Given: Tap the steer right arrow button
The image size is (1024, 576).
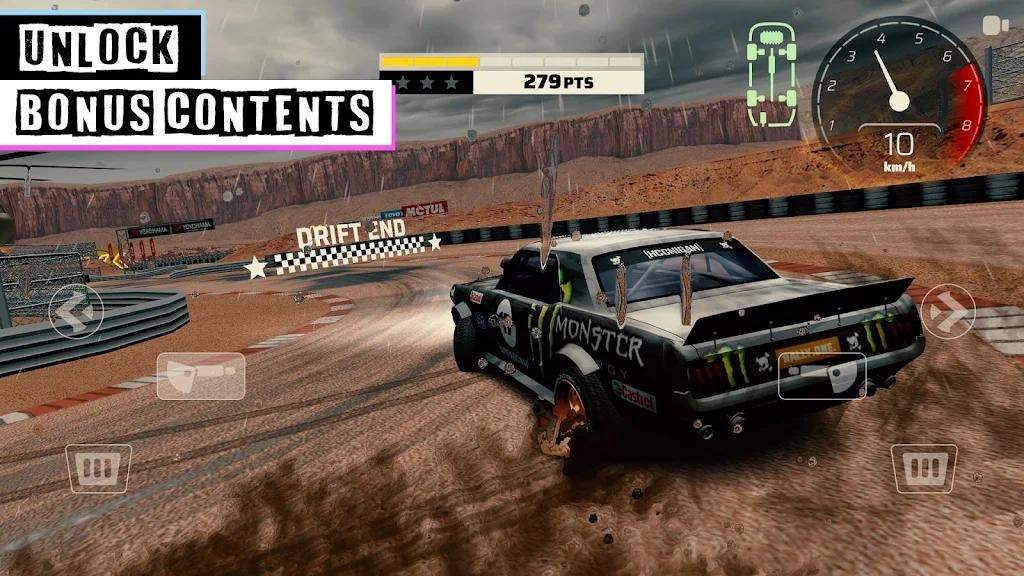Looking at the screenshot, I should [x=949, y=311].
